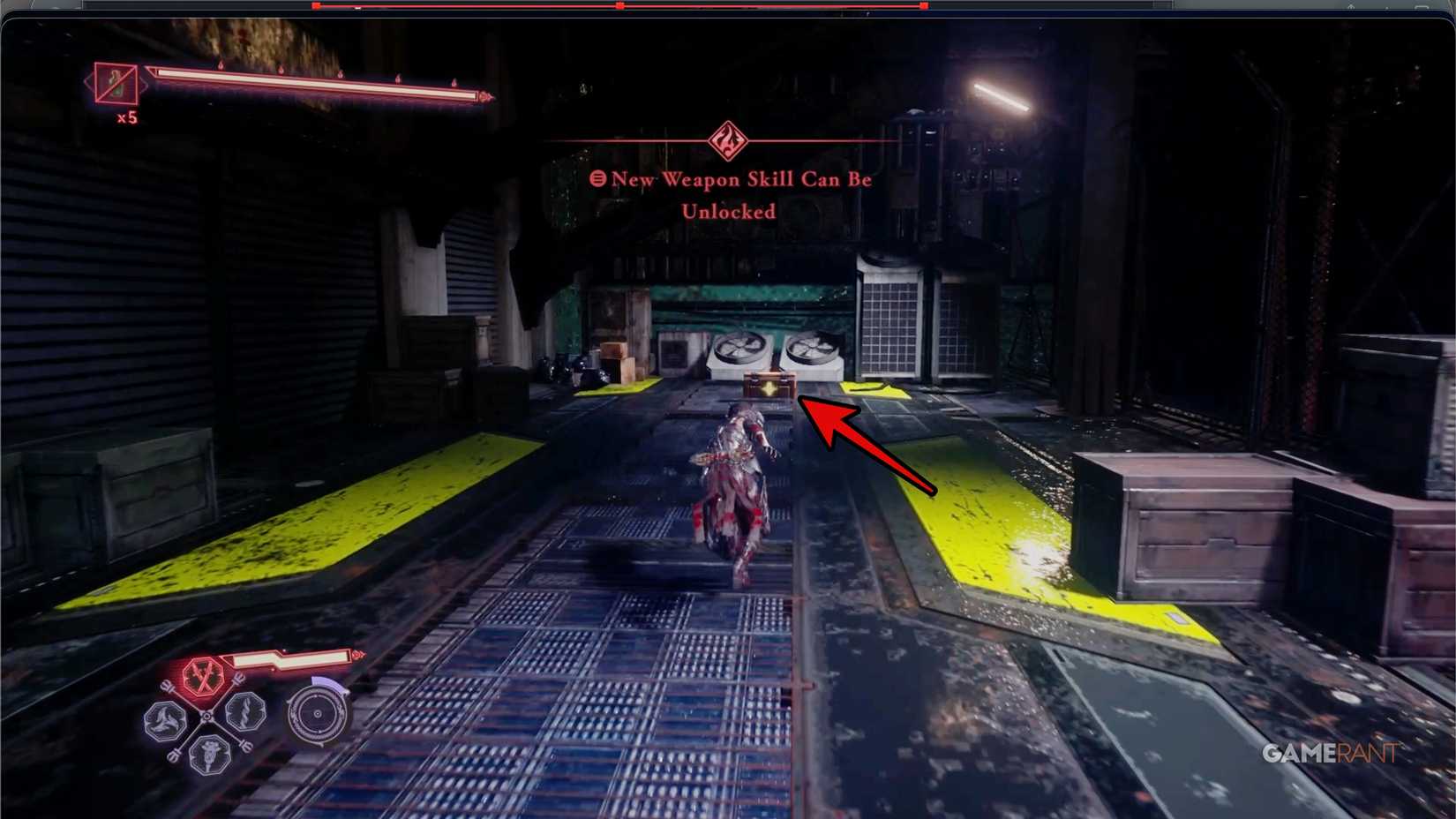Click the diamond skill emblem above the notification
1456x819 pixels.
click(x=726, y=139)
